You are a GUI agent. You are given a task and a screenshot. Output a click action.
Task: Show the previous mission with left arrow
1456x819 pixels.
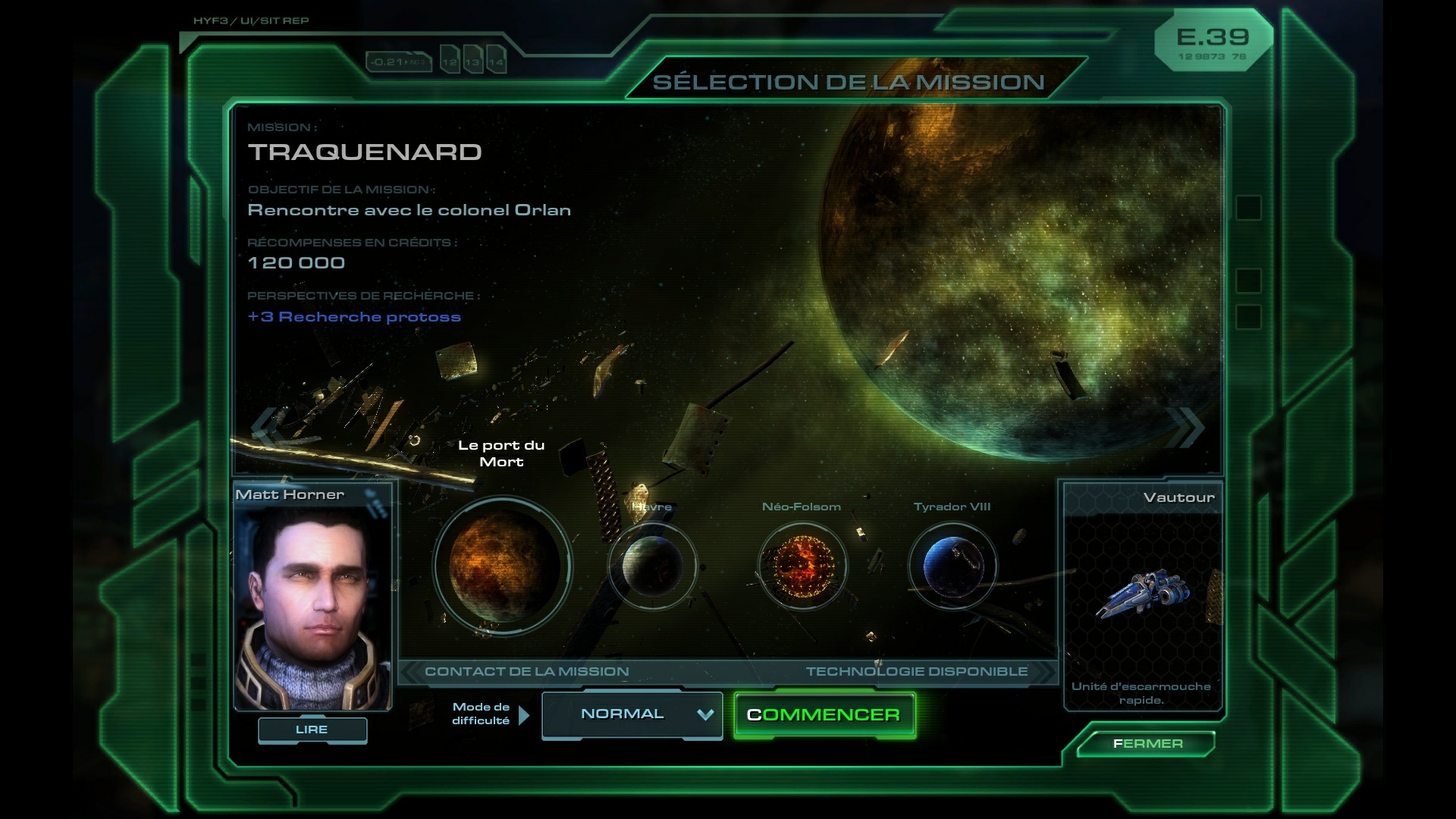(265, 426)
